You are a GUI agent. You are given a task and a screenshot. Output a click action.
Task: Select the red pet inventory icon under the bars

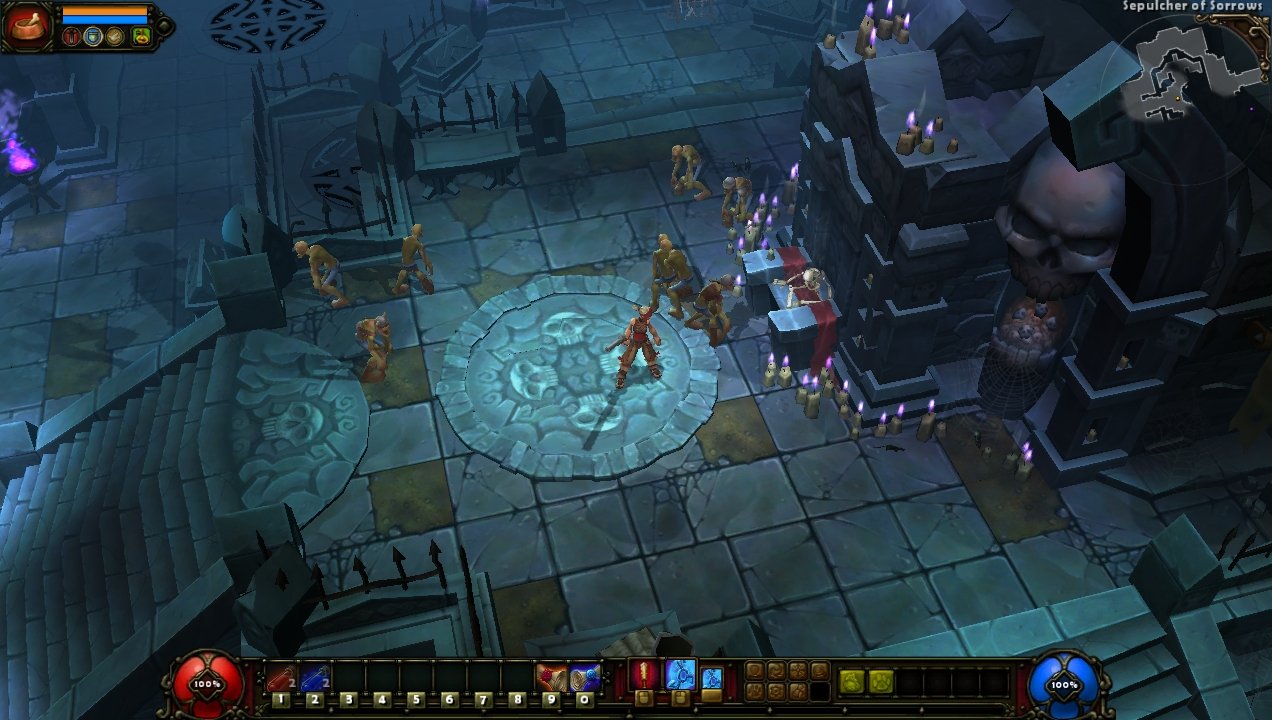(x=71, y=37)
